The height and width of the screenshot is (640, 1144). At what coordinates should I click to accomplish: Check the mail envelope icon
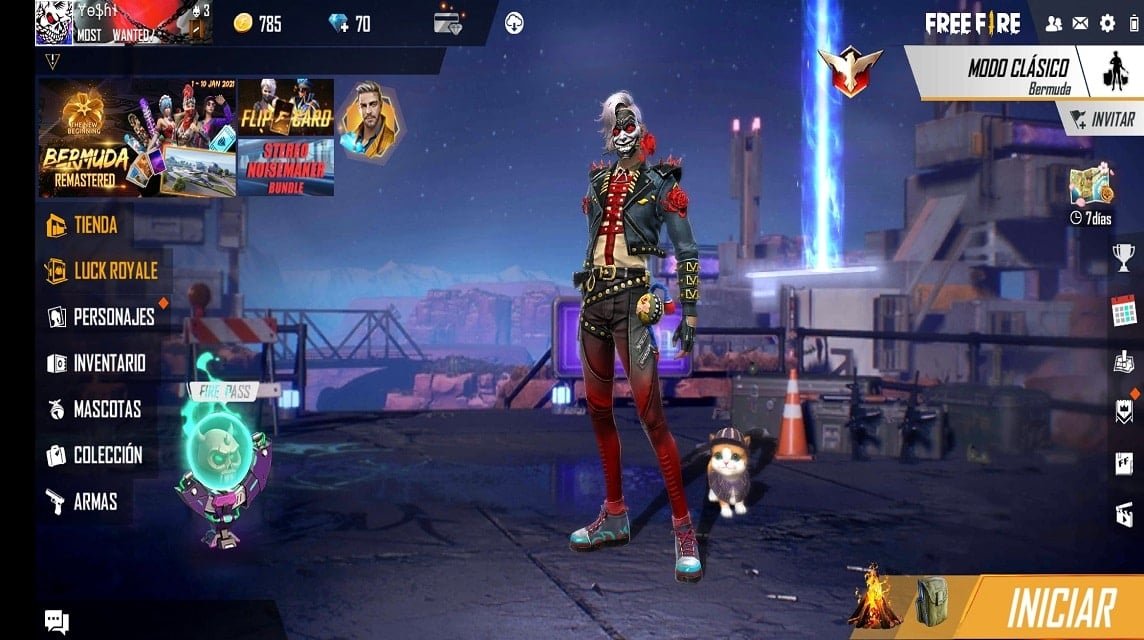click(x=1080, y=23)
